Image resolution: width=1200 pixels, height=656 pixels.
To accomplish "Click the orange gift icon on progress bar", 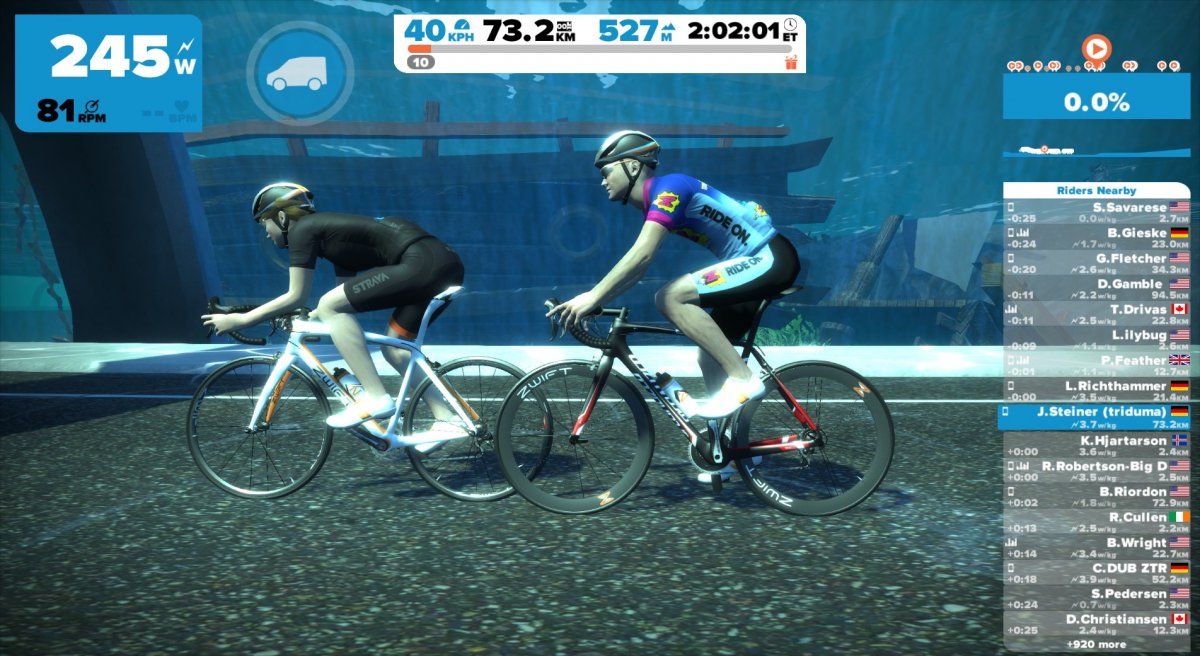I will pyautogui.click(x=792, y=62).
